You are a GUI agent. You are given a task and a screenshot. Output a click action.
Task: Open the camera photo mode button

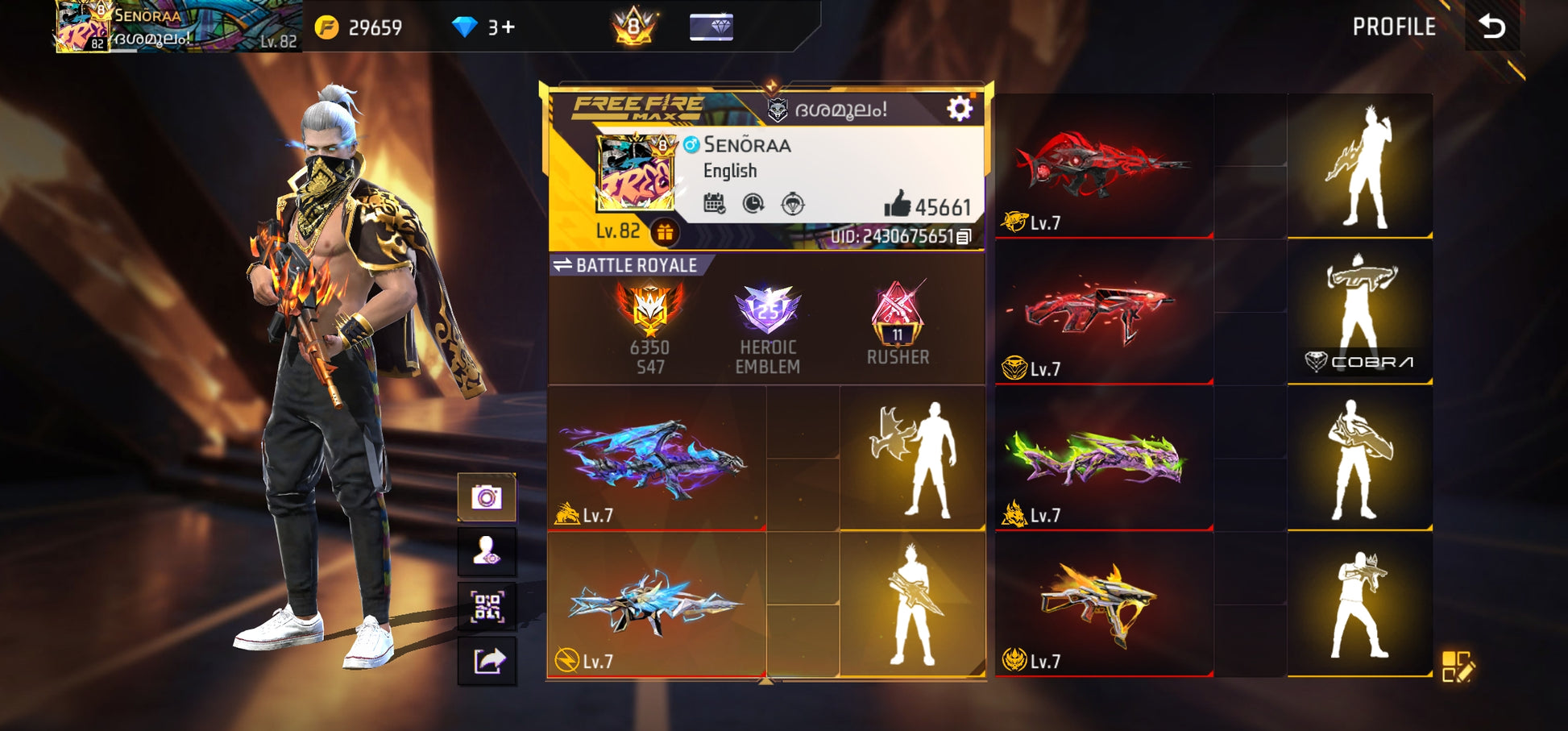point(487,497)
